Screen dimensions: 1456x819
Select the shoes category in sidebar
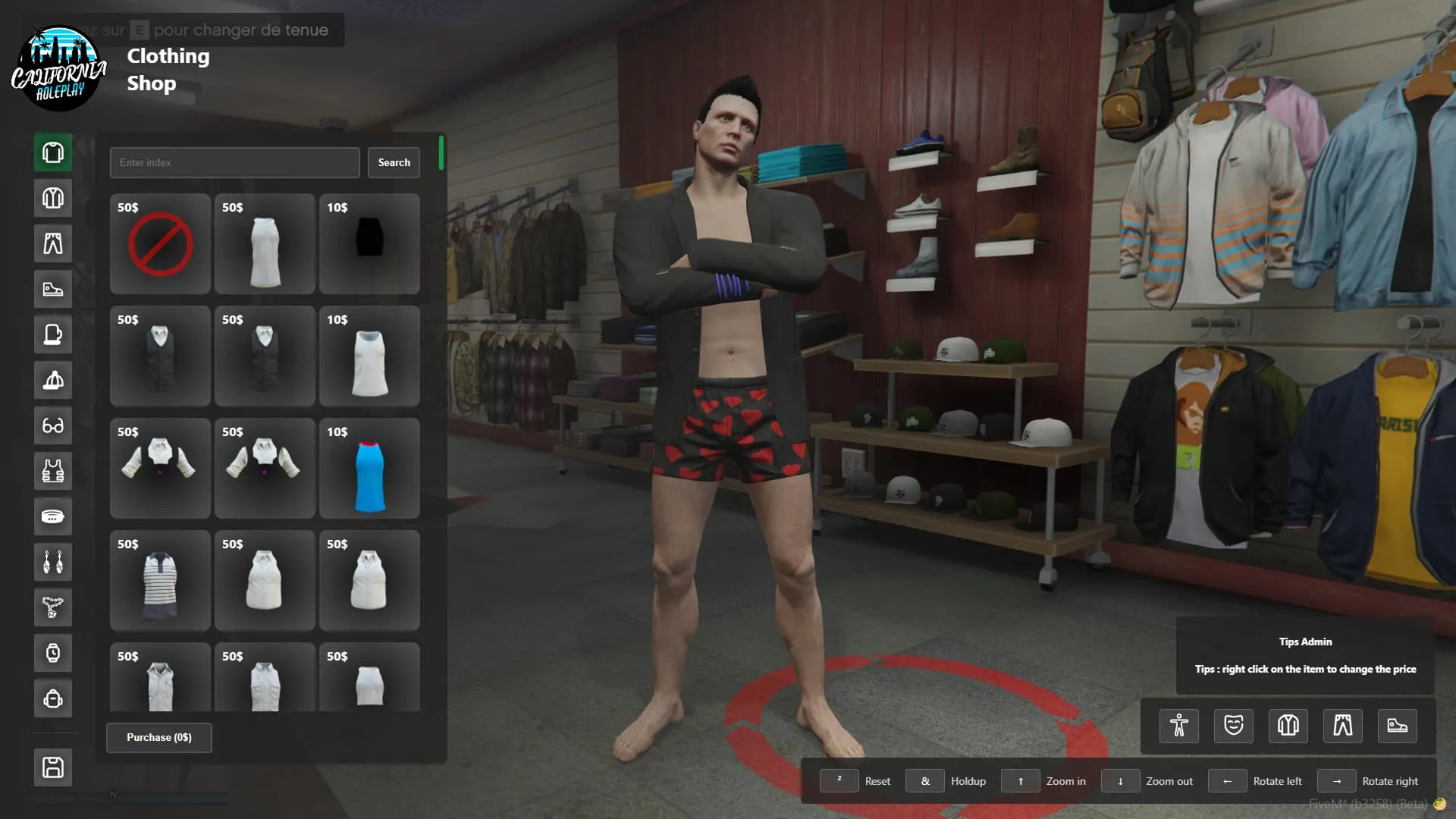[x=52, y=289]
